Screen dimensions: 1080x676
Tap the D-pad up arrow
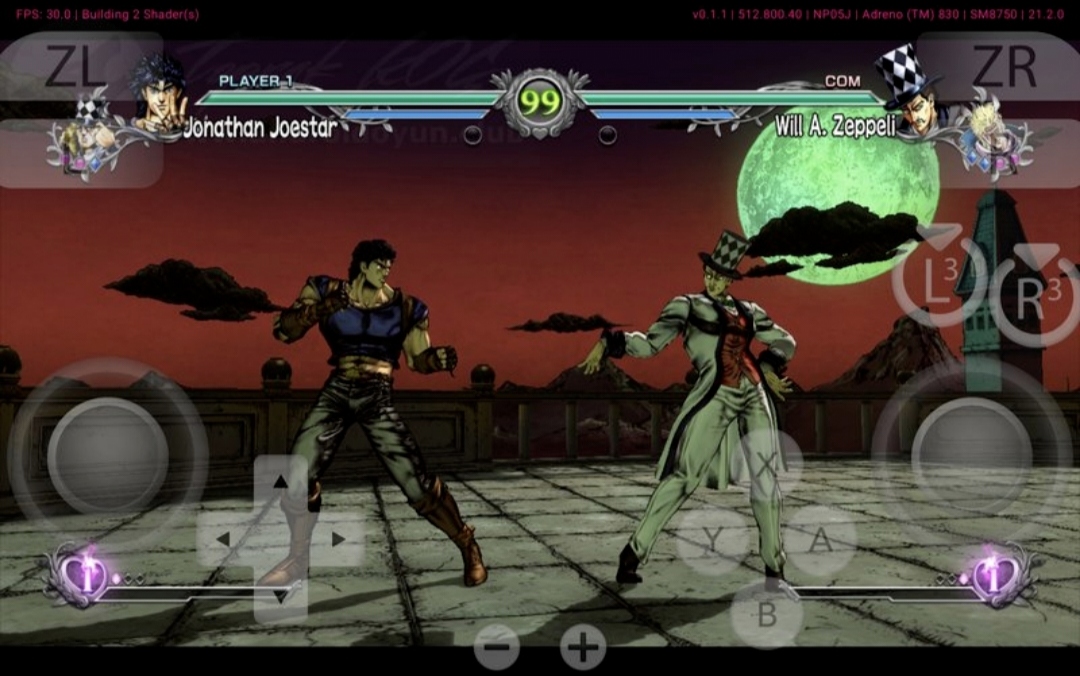point(281,483)
